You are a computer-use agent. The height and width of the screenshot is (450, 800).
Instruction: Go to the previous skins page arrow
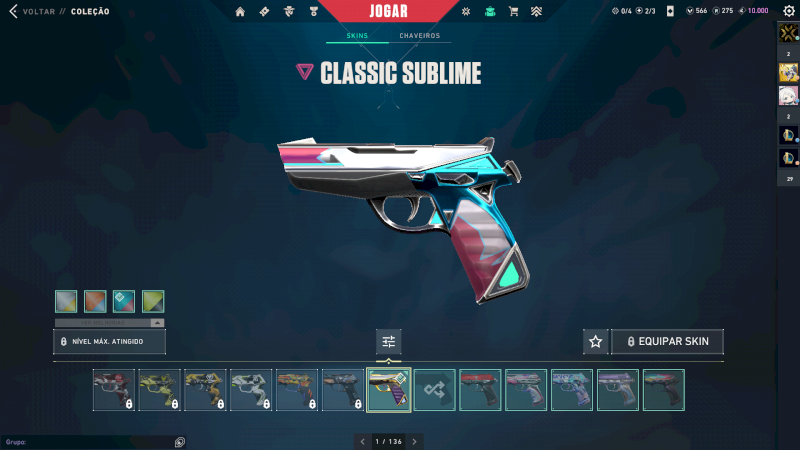[363, 441]
